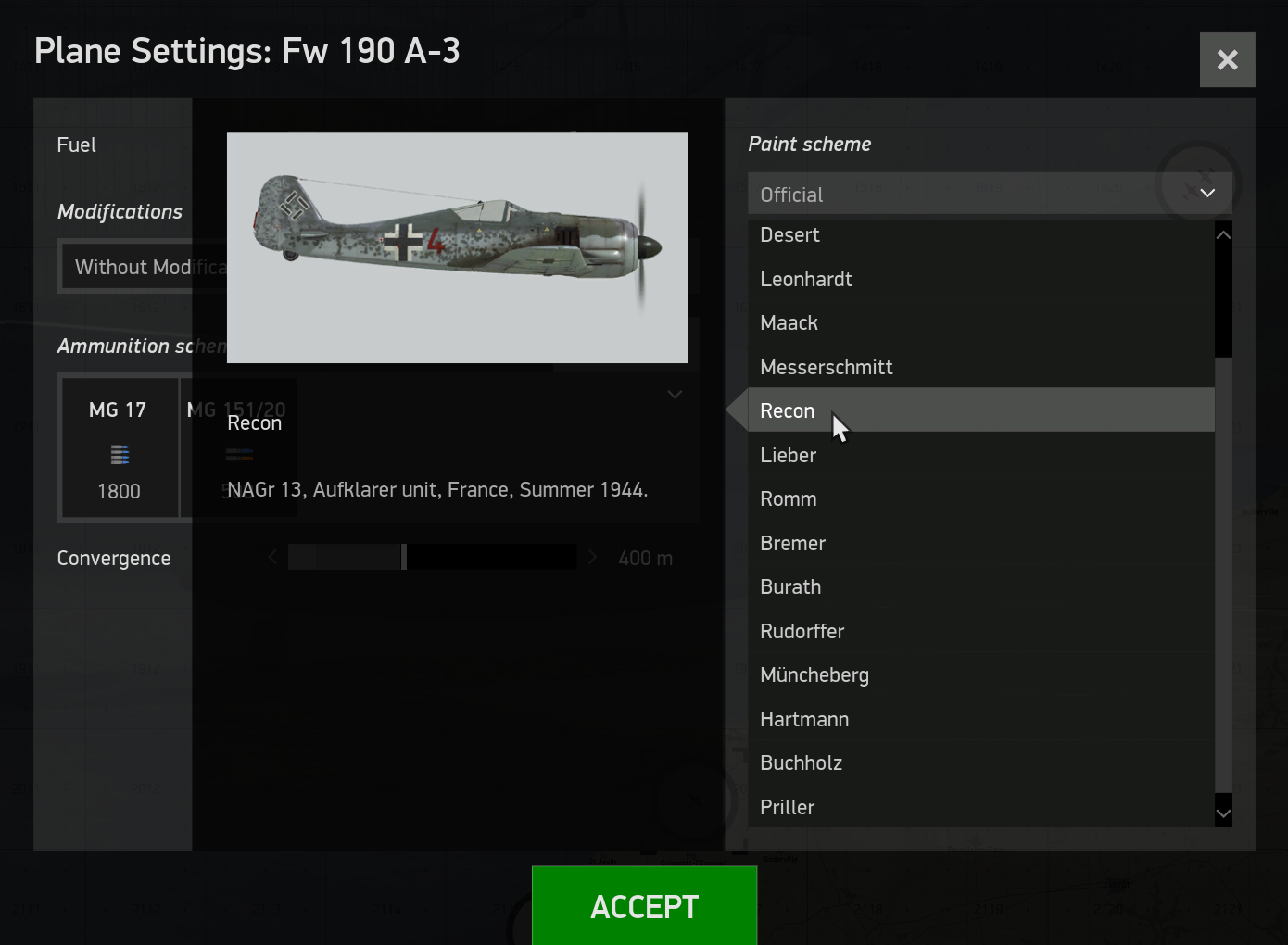Viewport: 1288px width, 945px height.
Task: Click the Fw 190 aircraft preview image
Action: click(457, 247)
